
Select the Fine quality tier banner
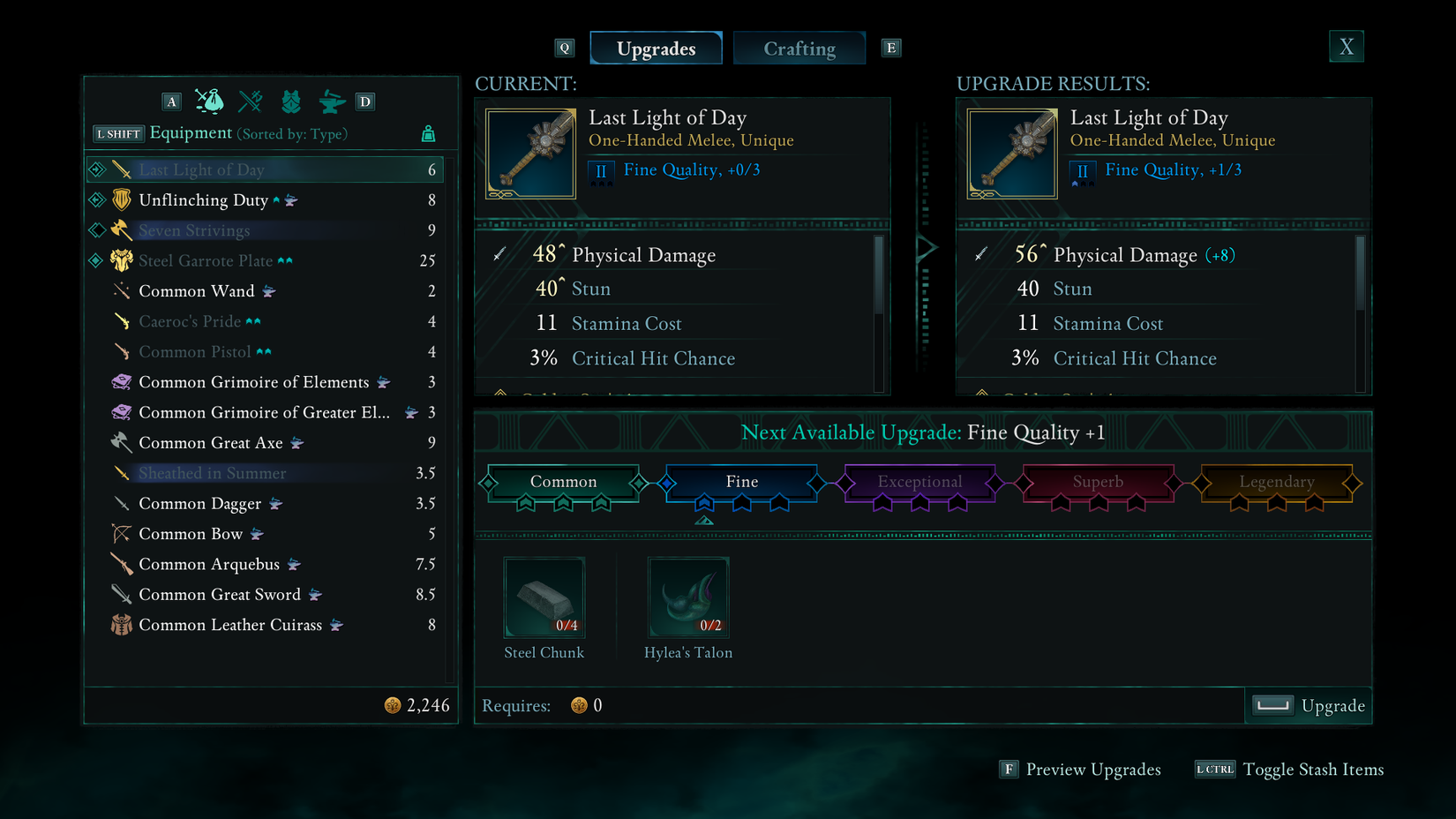click(x=741, y=483)
